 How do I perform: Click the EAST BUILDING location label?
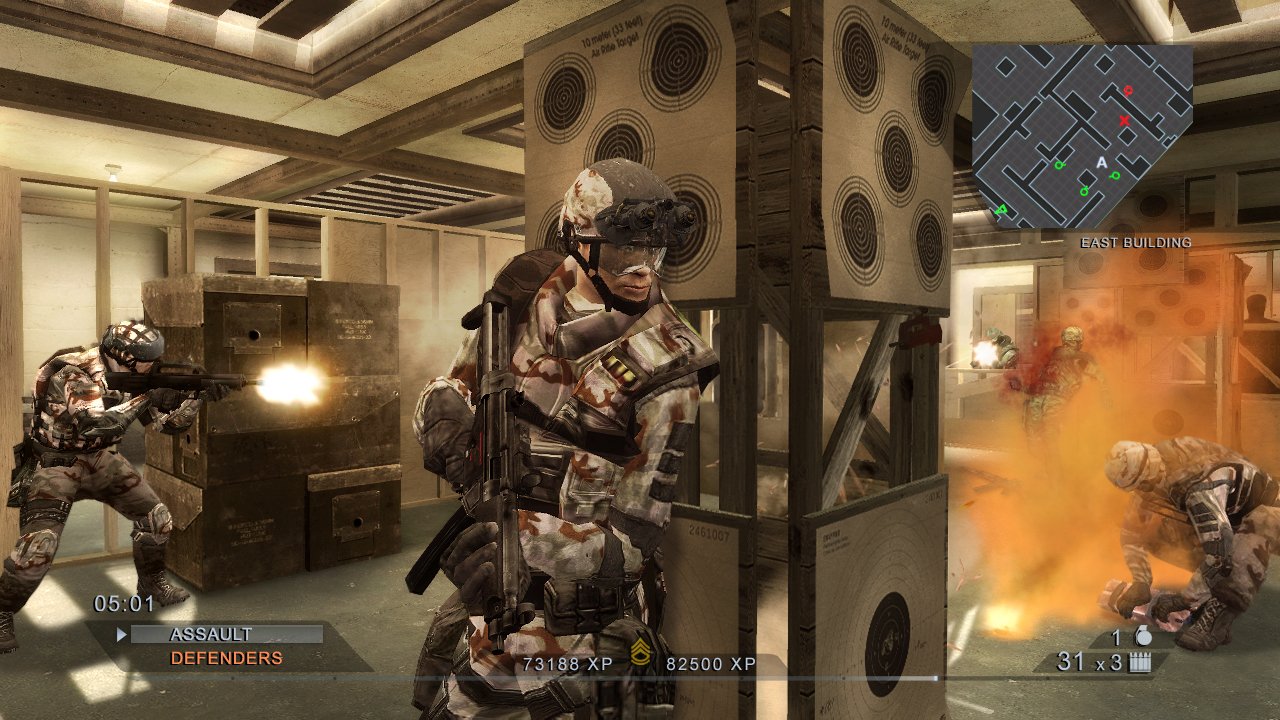tap(1136, 242)
